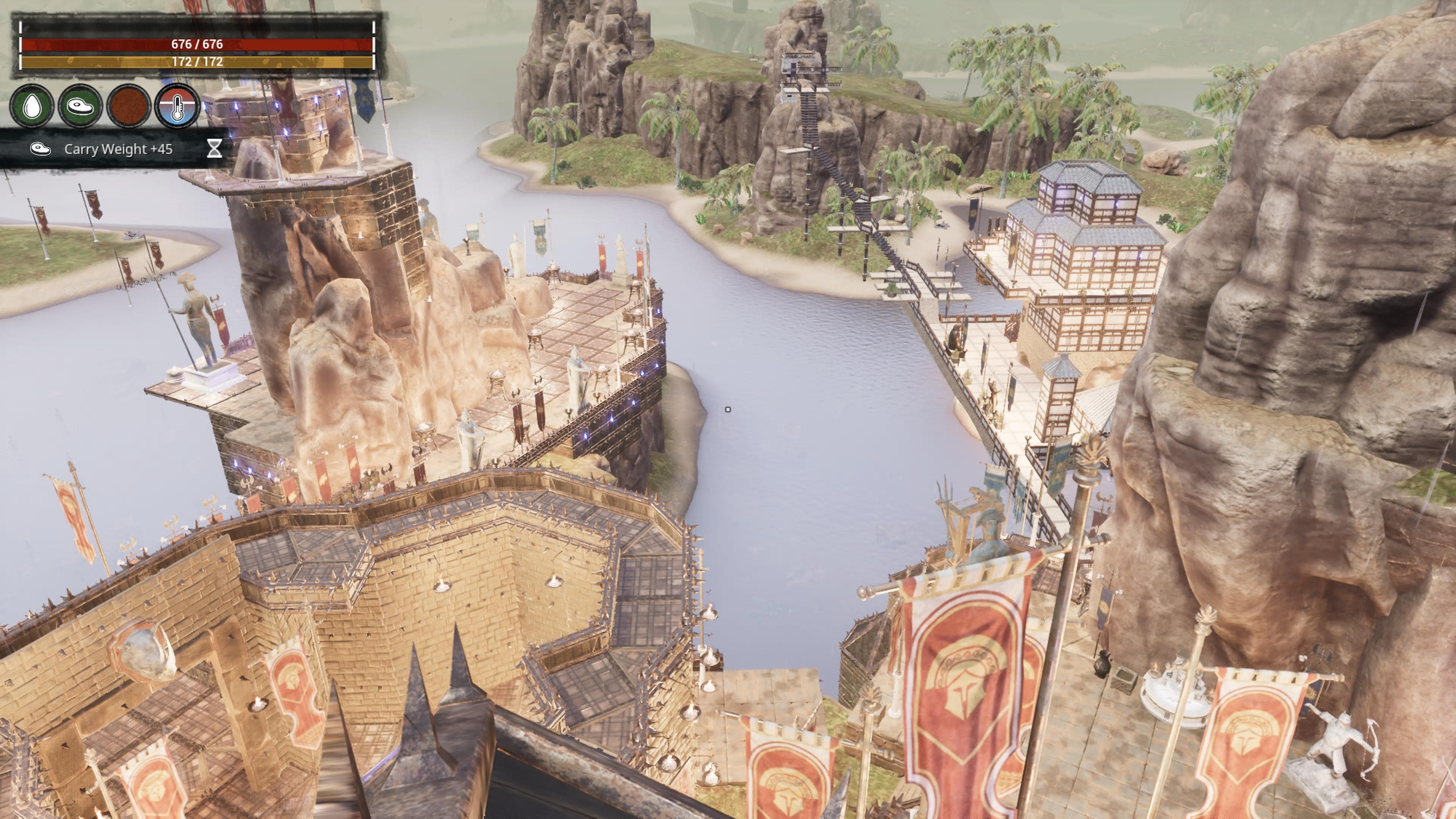Click the plain red circular status icon
1456x819 pixels.
[x=128, y=106]
